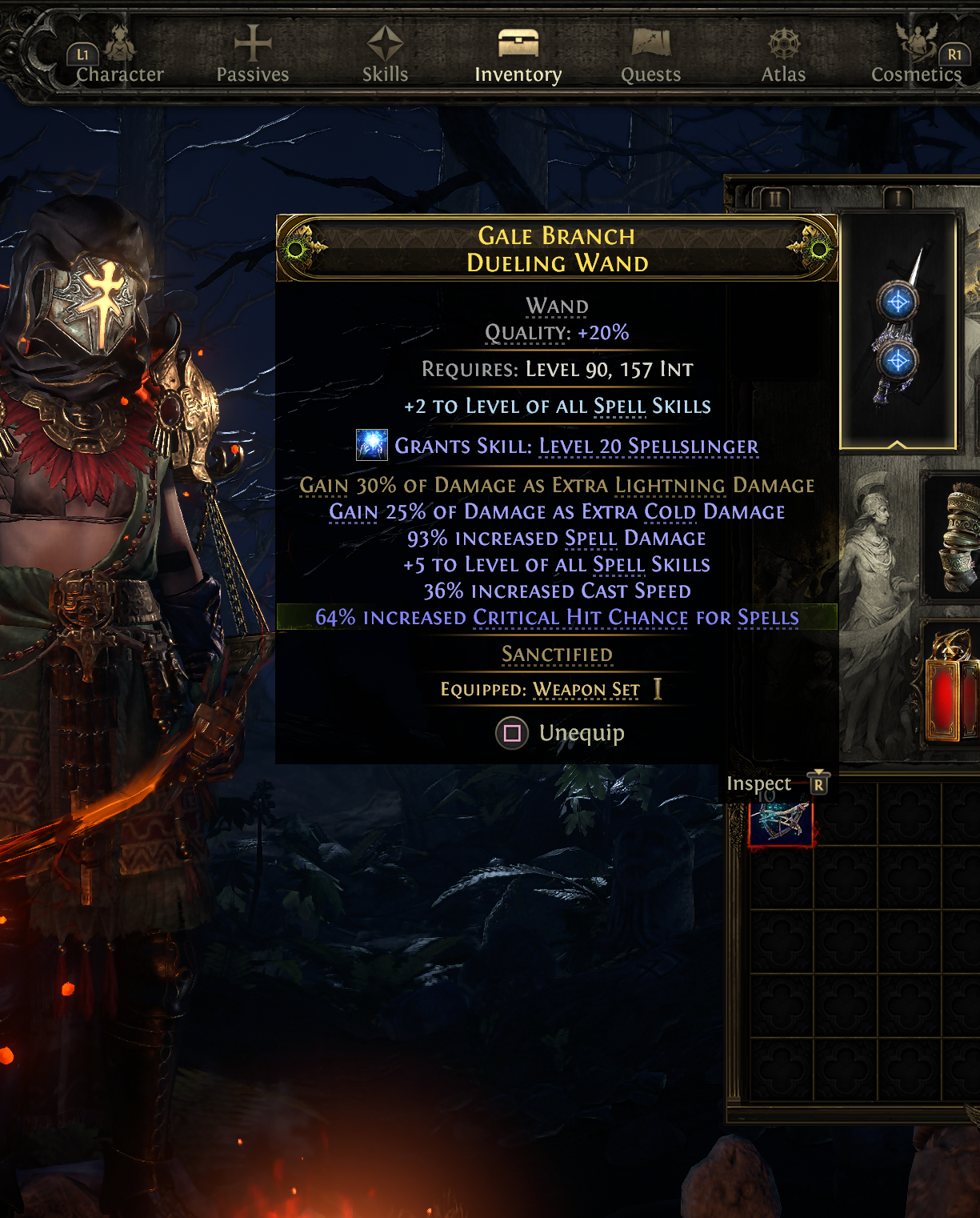Go to the Atlas tab

click(783, 56)
